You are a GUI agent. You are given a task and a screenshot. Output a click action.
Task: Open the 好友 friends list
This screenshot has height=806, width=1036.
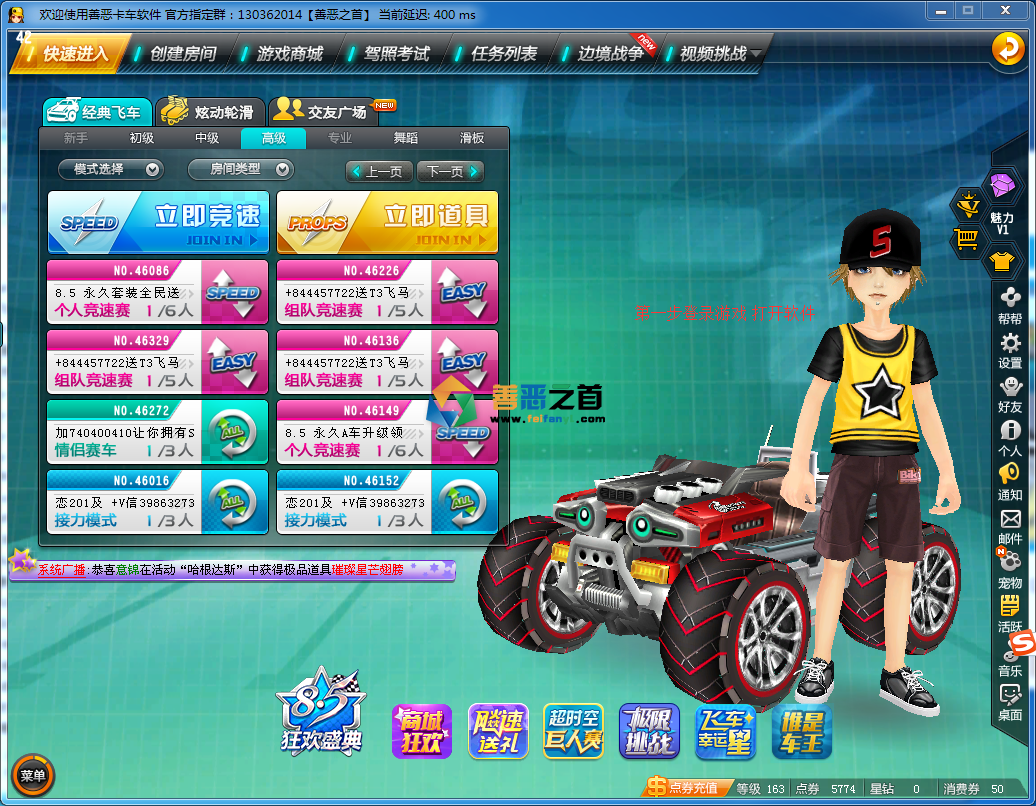[1010, 393]
